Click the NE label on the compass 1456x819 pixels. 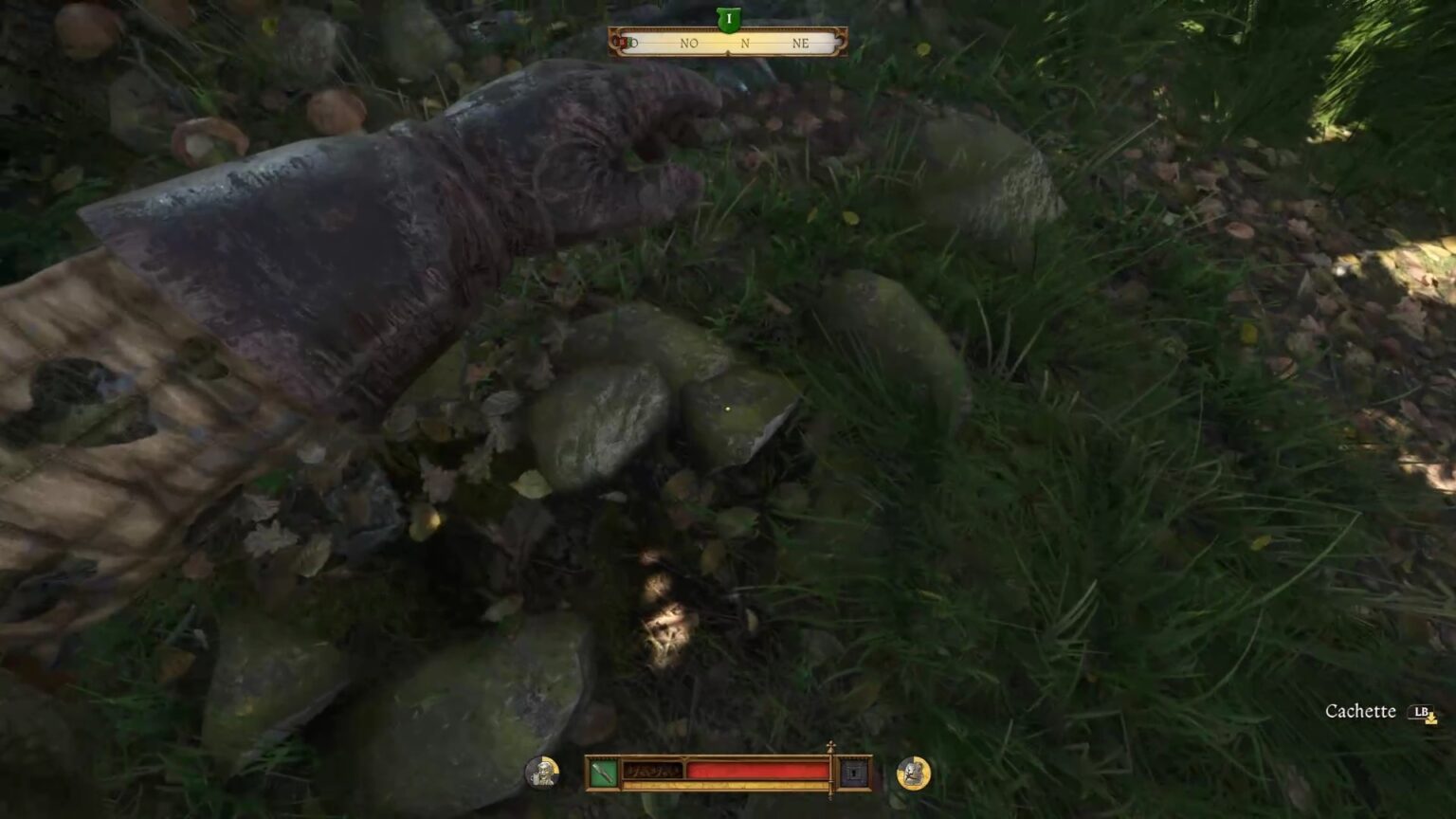pos(800,43)
